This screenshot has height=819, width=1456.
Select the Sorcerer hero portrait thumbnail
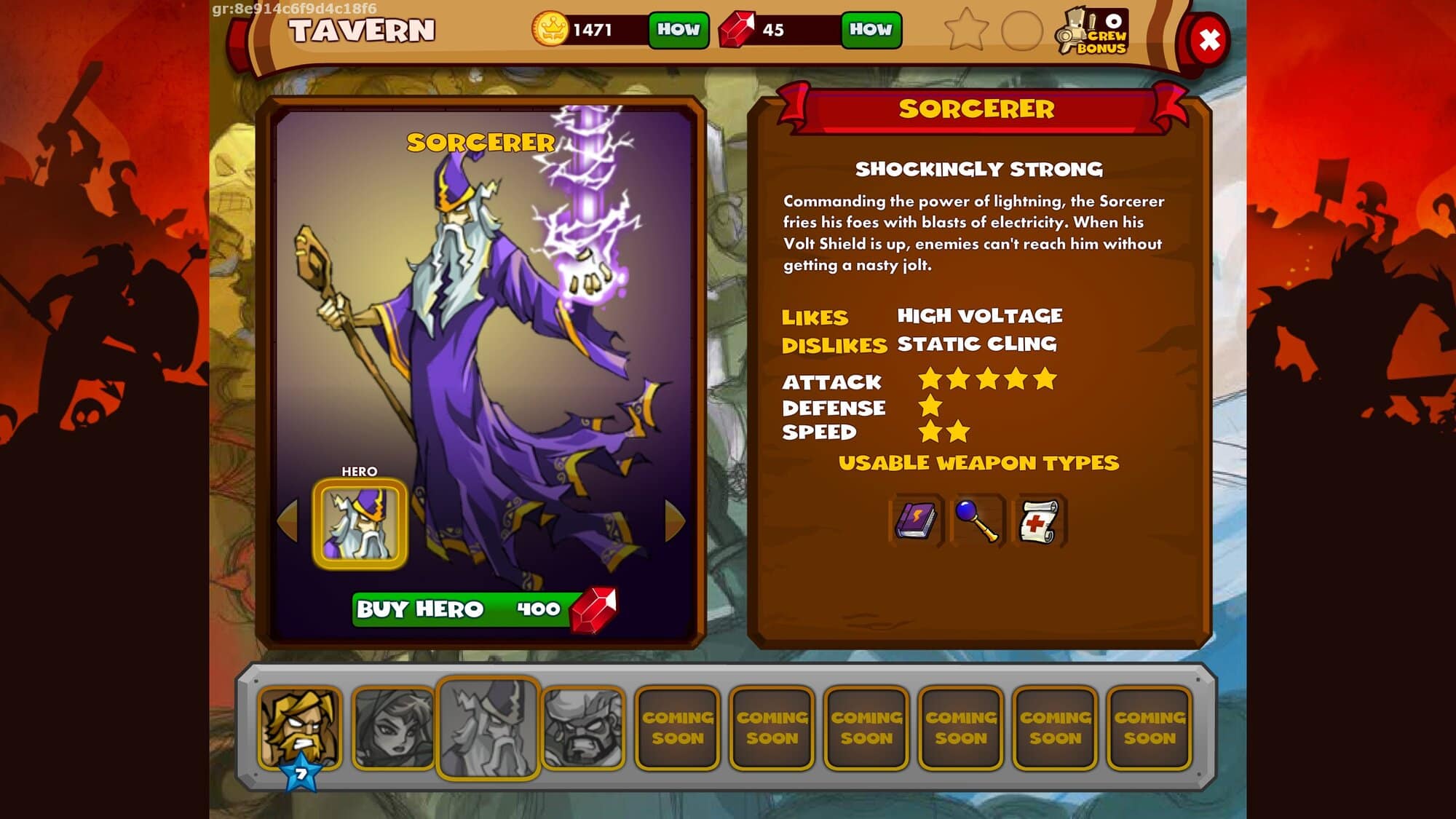[360, 523]
